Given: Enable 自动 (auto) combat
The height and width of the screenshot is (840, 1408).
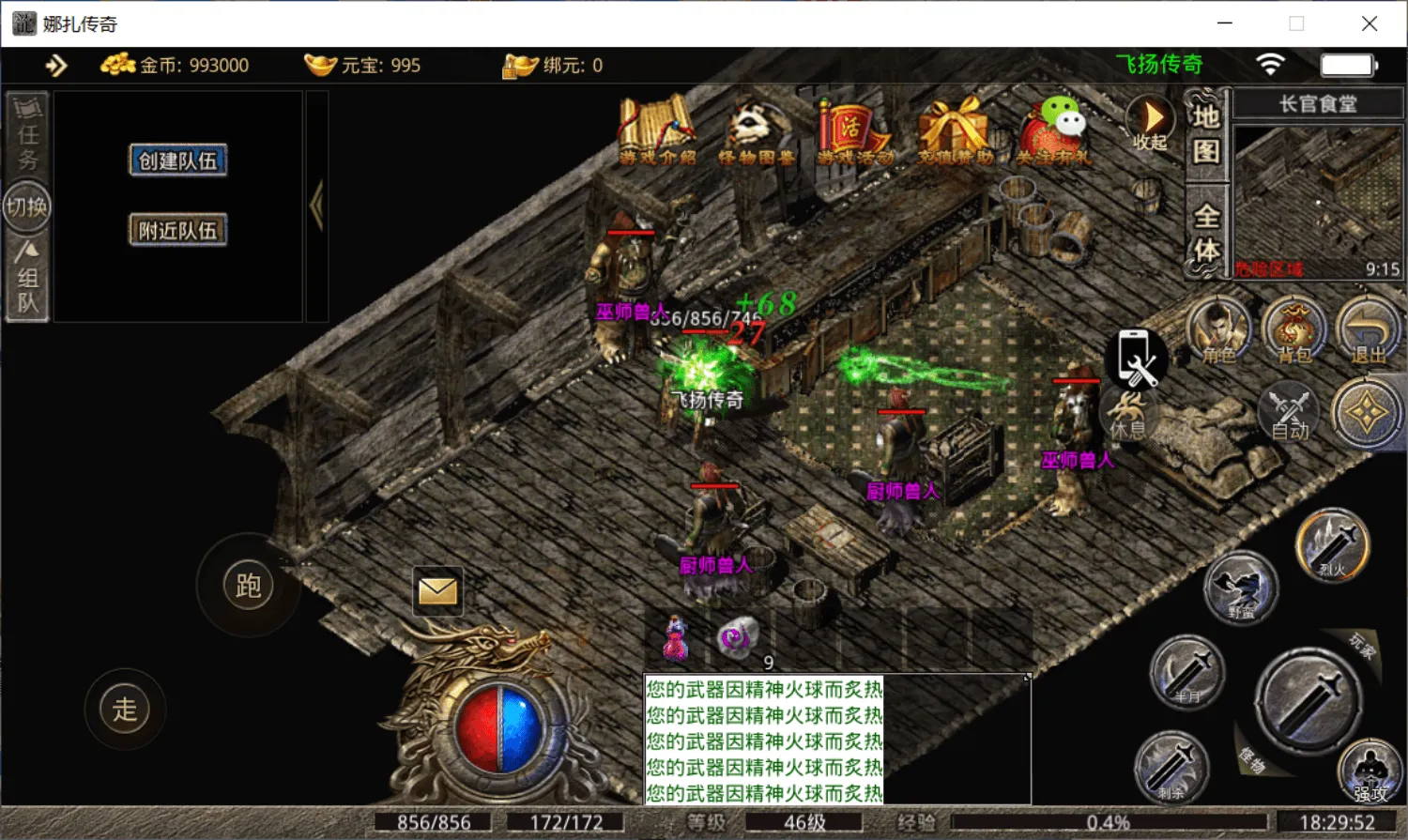Looking at the screenshot, I should coord(1289,412).
